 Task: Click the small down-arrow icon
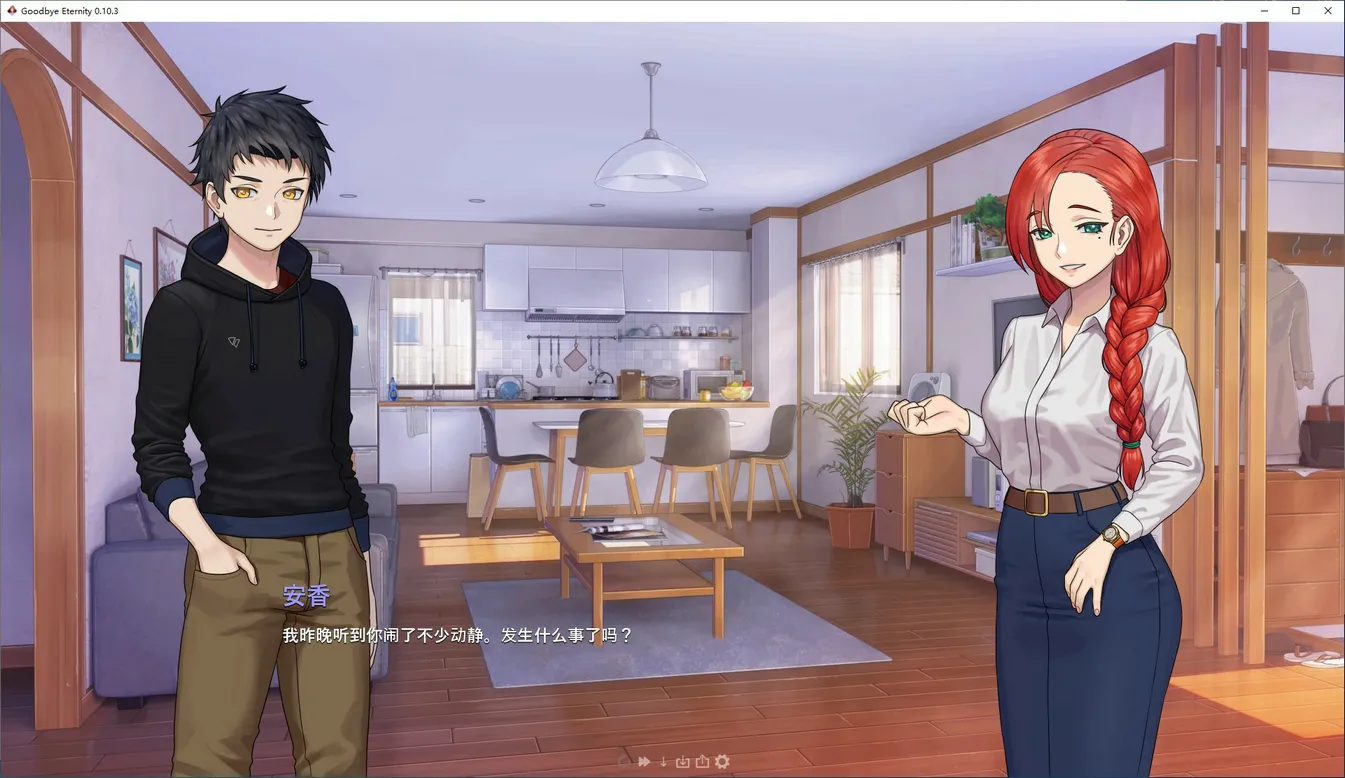tap(663, 762)
